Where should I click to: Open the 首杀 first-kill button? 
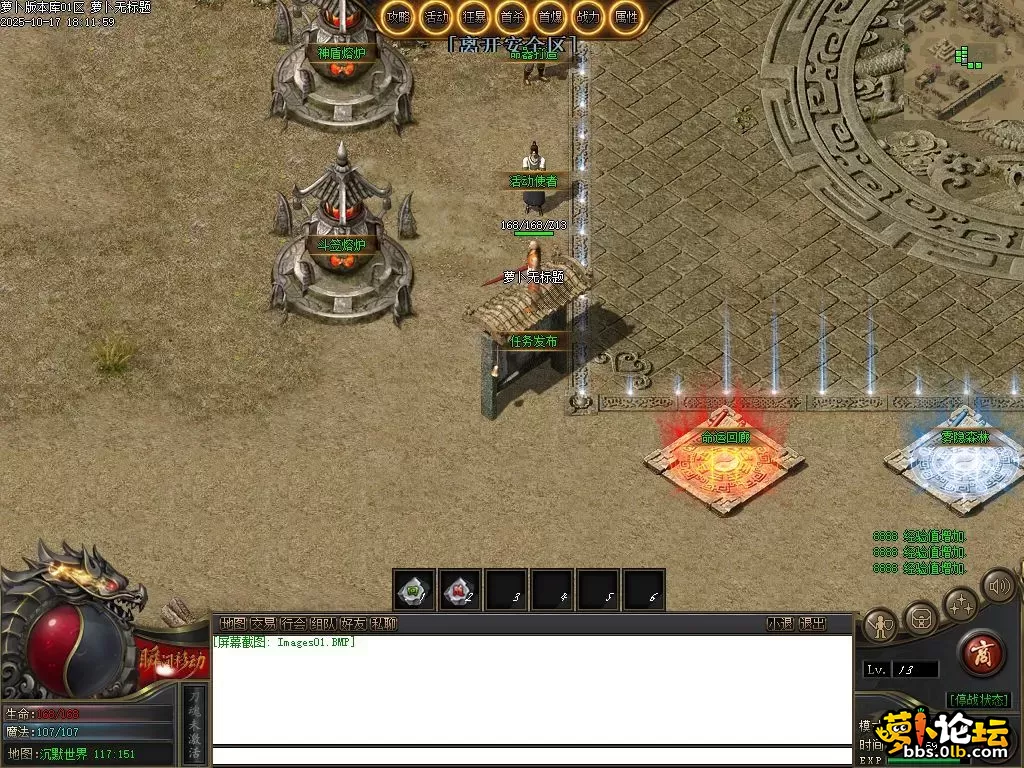[x=512, y=17]
